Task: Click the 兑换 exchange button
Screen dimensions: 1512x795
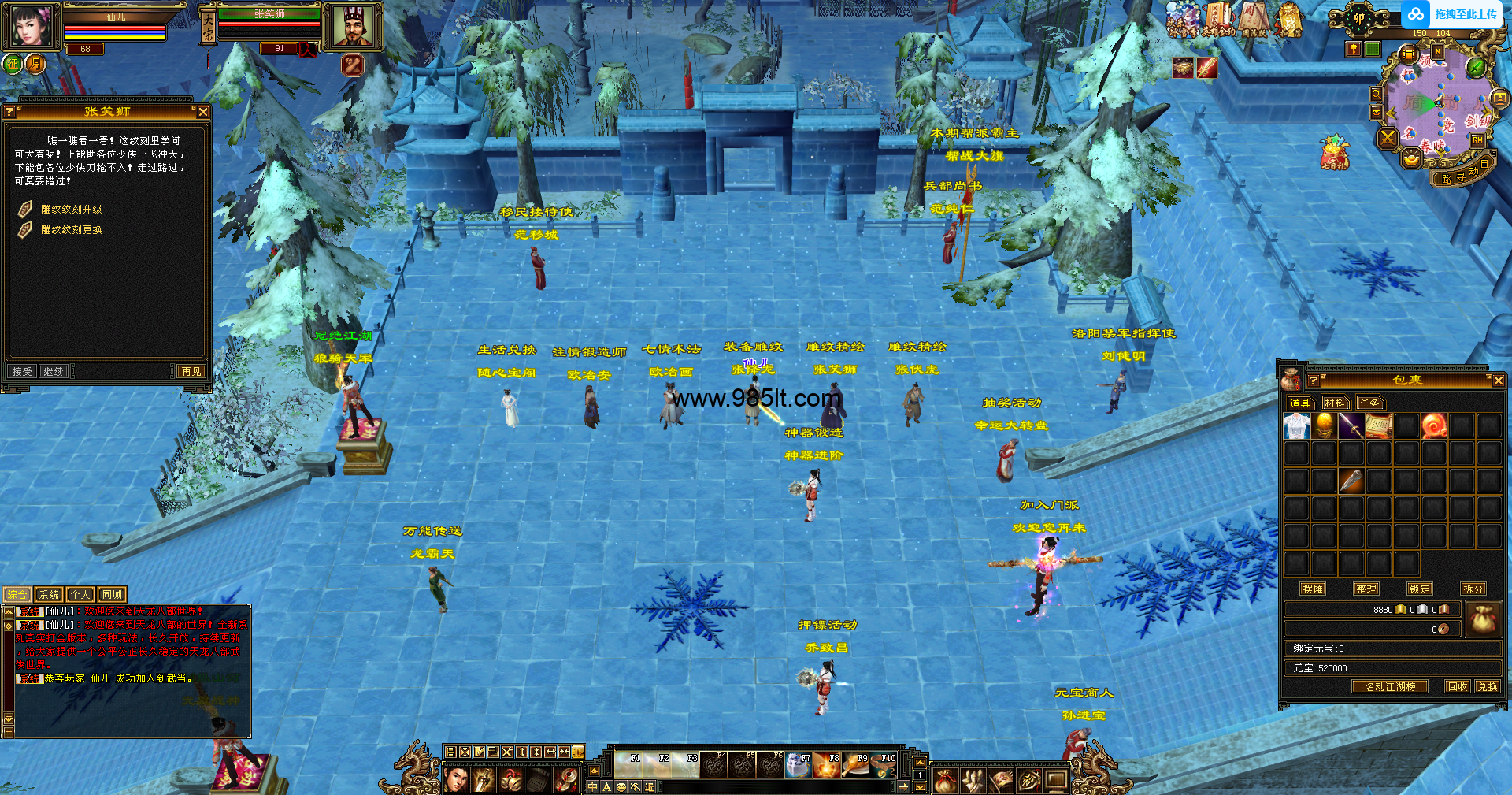Action: tap(1488, 686)
